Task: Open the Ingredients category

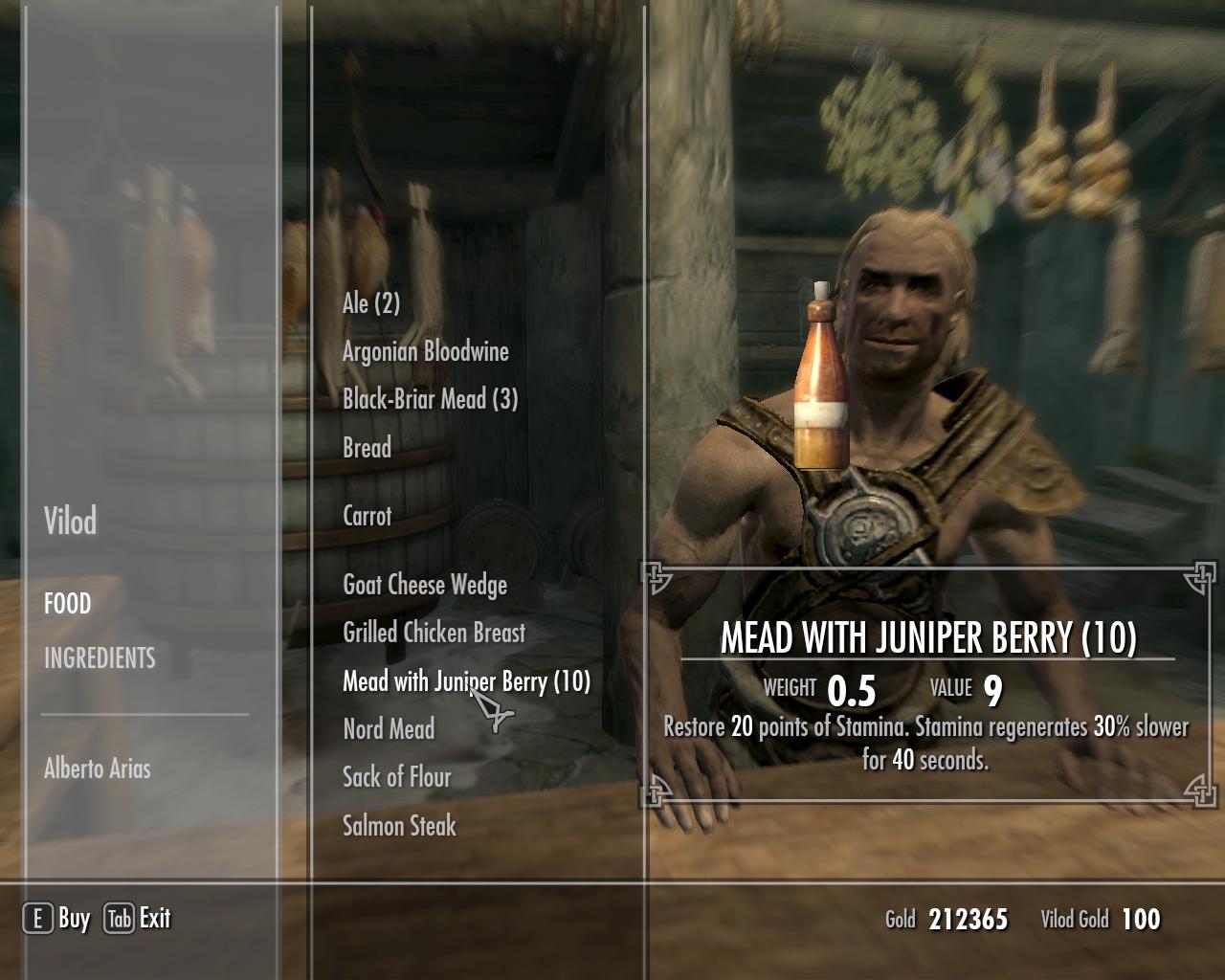Action: coord(100,658)
